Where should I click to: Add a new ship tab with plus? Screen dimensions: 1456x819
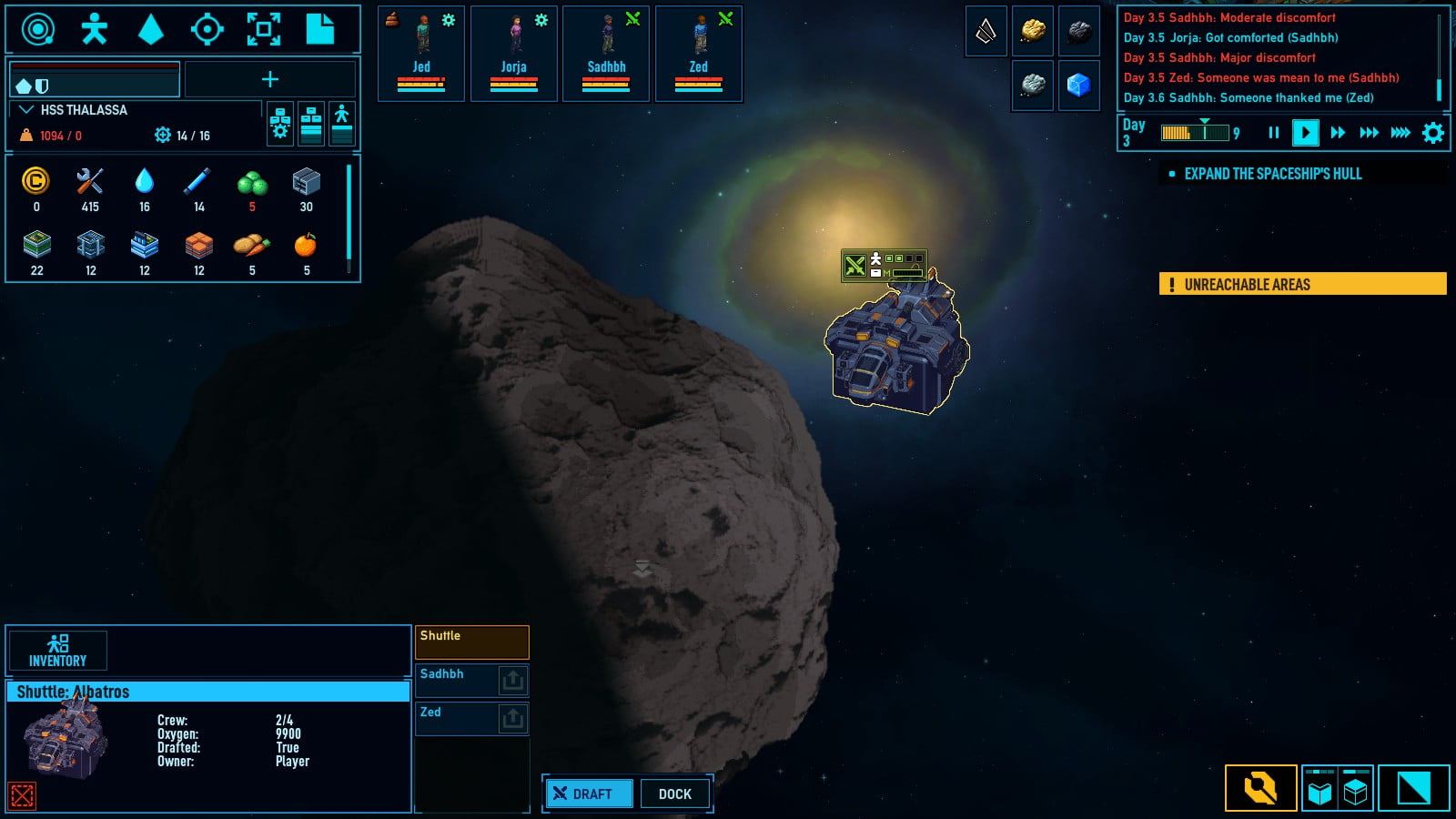tap(270, 80)
